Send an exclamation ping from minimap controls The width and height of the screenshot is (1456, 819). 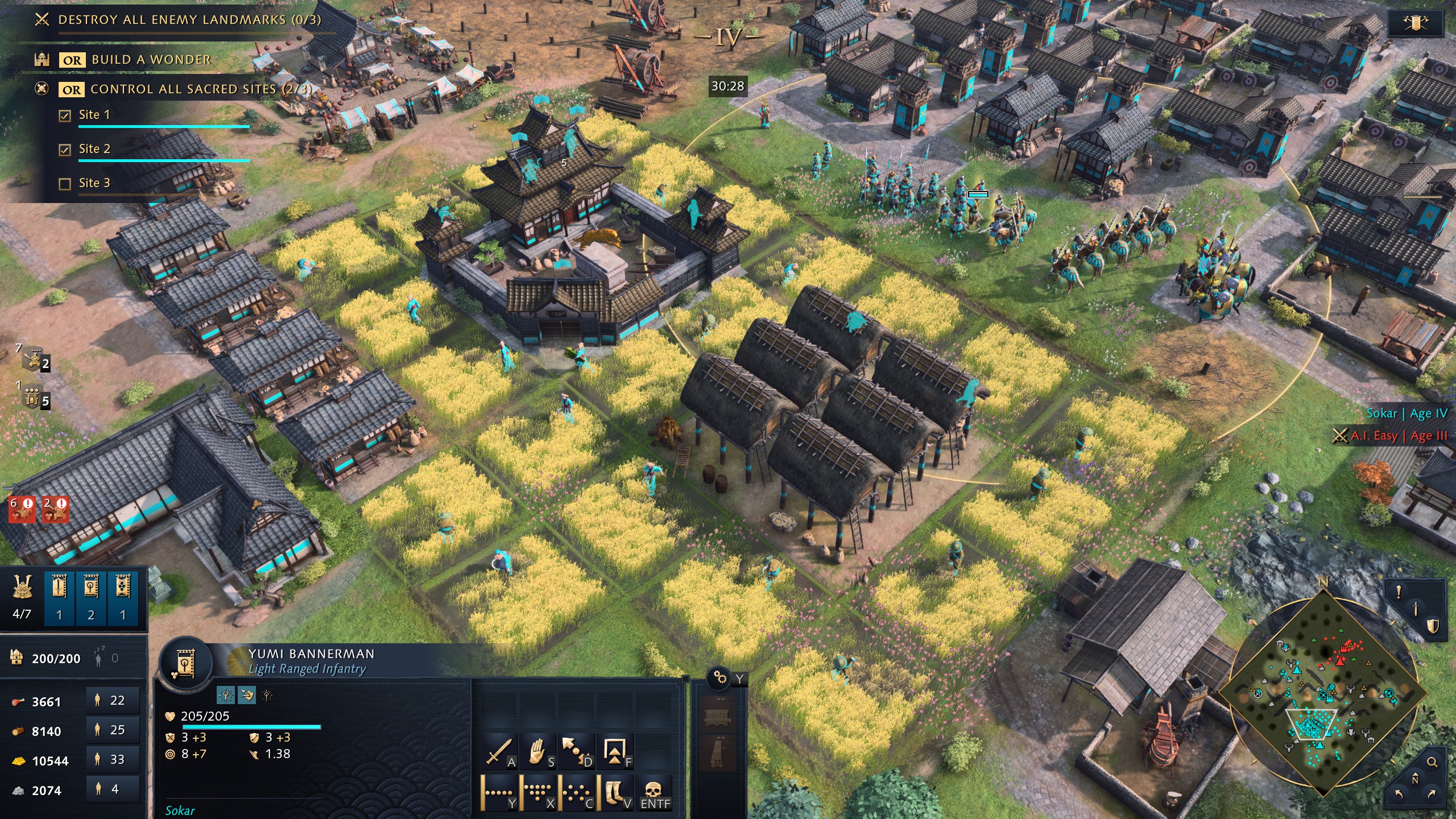(1399, 592)
